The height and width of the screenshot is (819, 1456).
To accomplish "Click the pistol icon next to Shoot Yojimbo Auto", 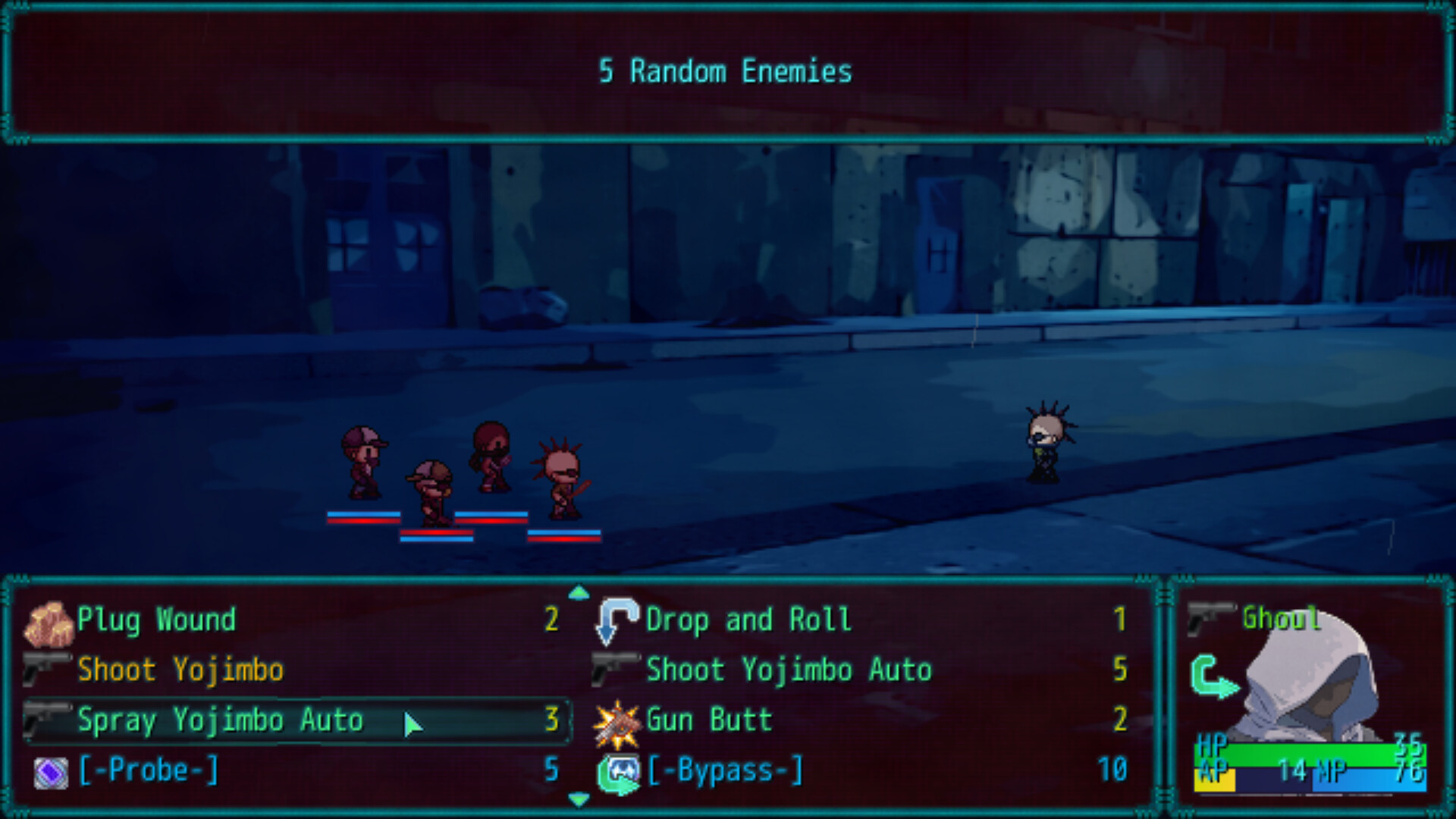I will point(614,670).
